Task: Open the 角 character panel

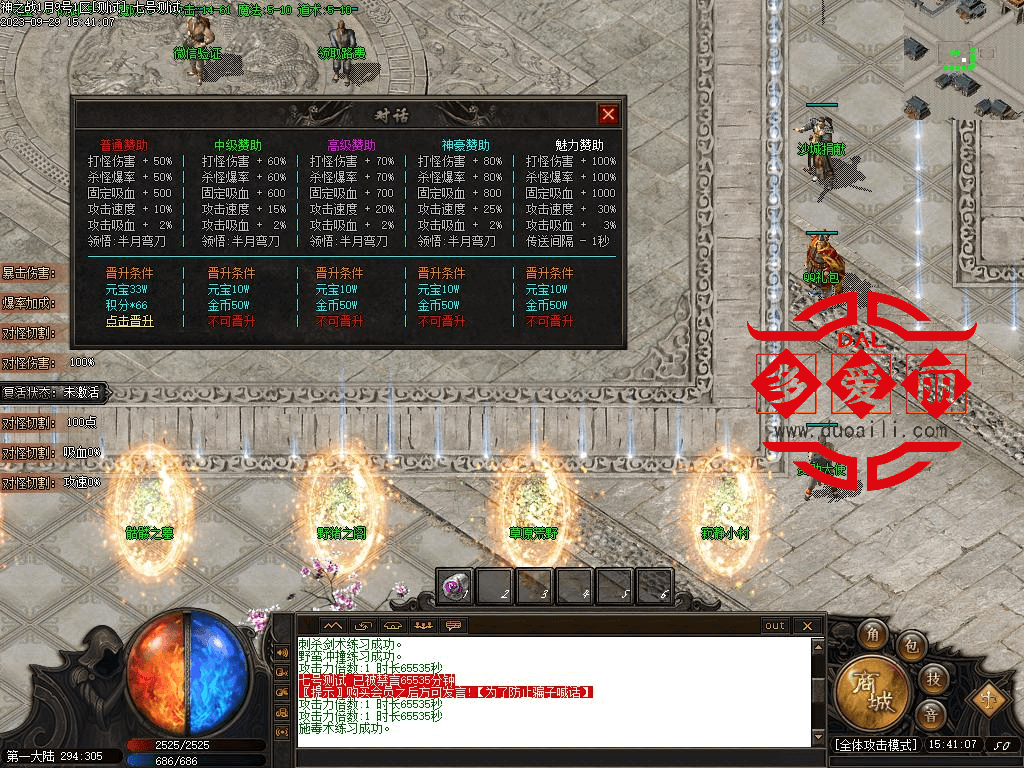Action: (x=872, y=634)
